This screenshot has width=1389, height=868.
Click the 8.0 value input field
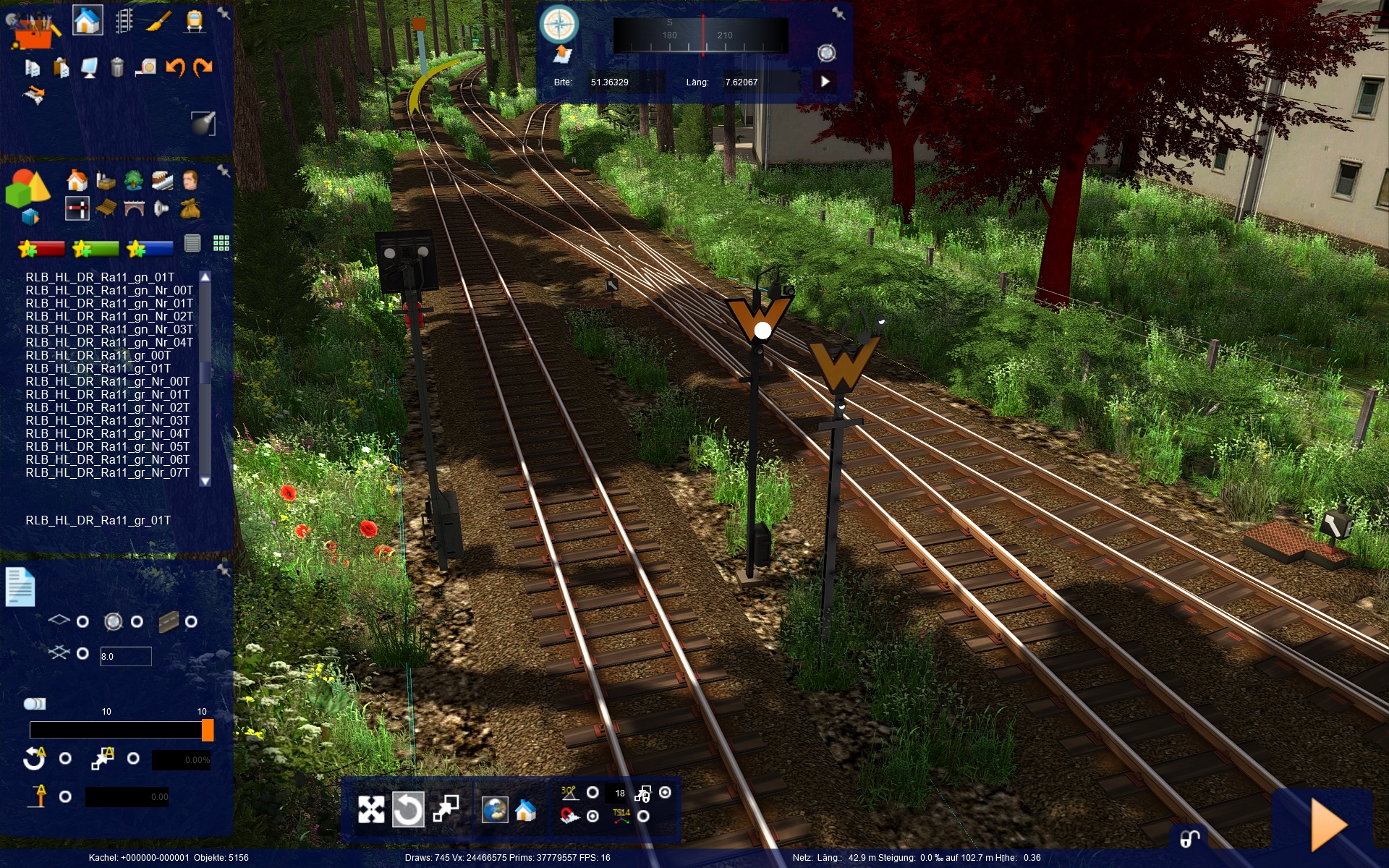tap(125, 656)
